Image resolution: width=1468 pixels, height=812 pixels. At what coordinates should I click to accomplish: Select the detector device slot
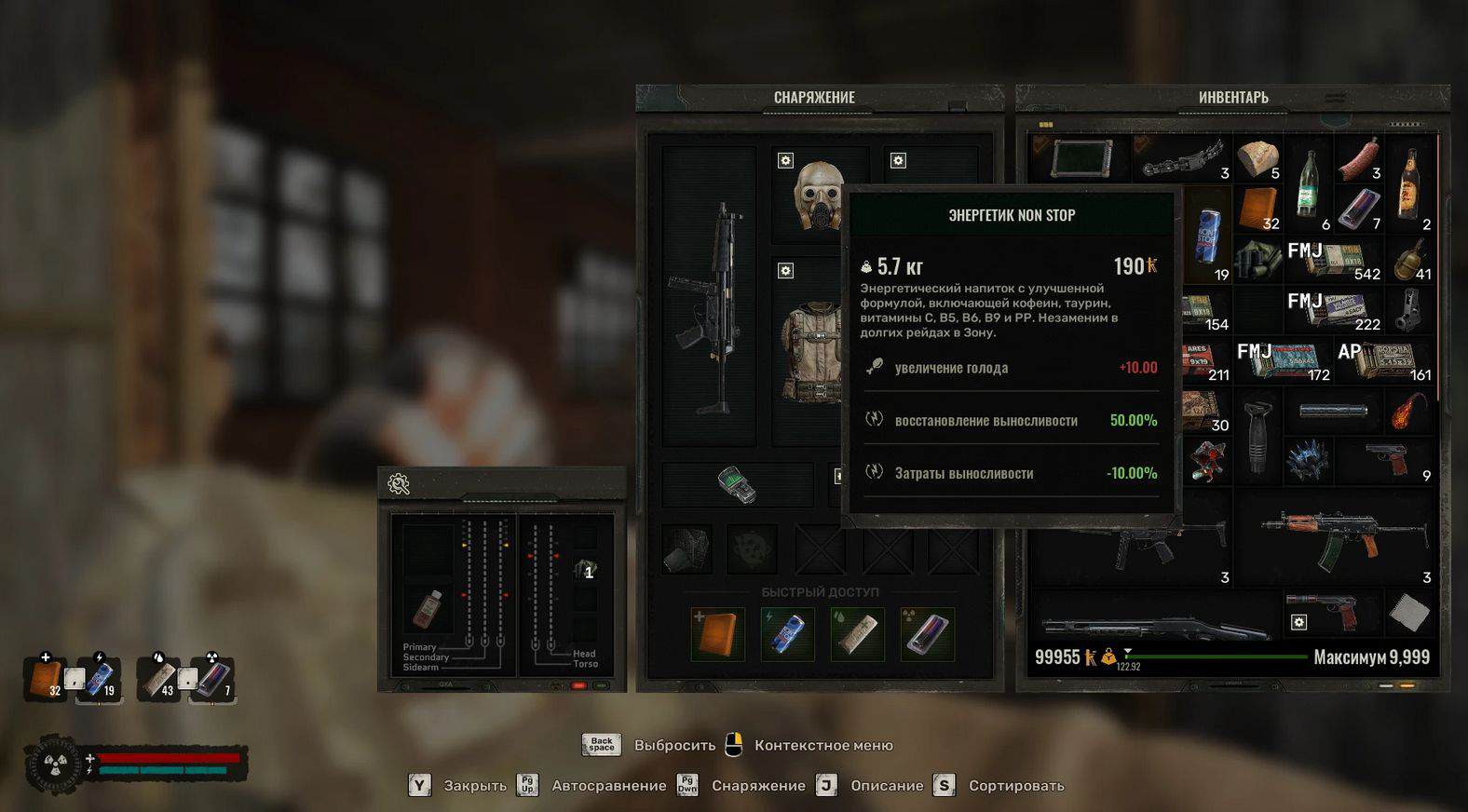click(737, 485)
